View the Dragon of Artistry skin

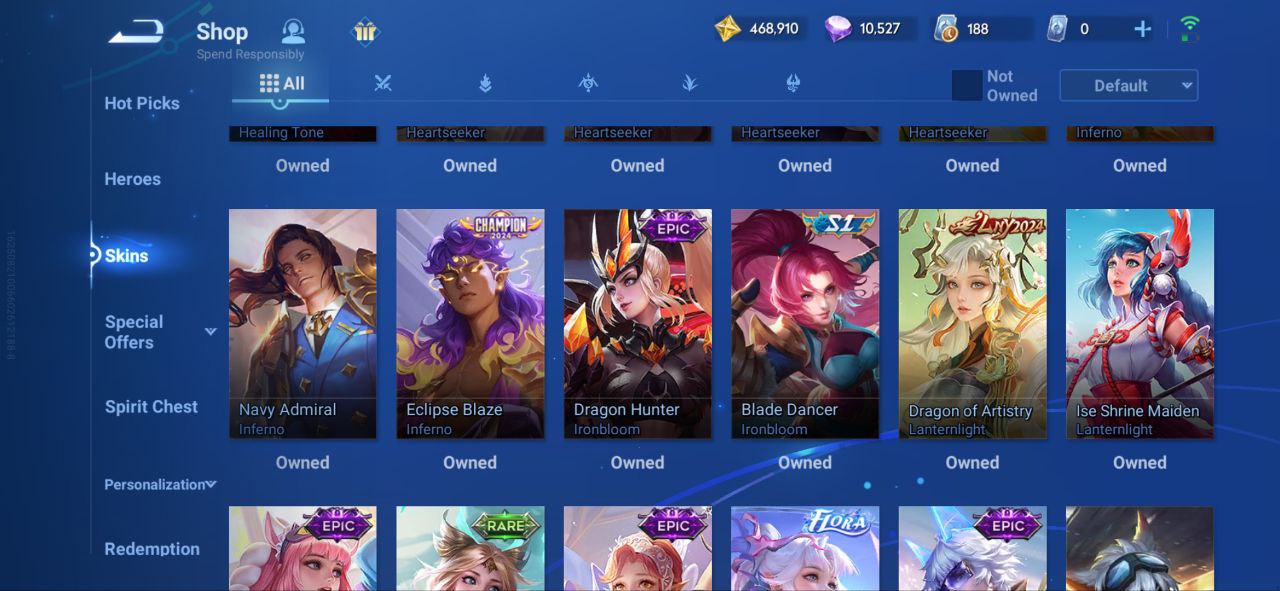tap(972, 323)
